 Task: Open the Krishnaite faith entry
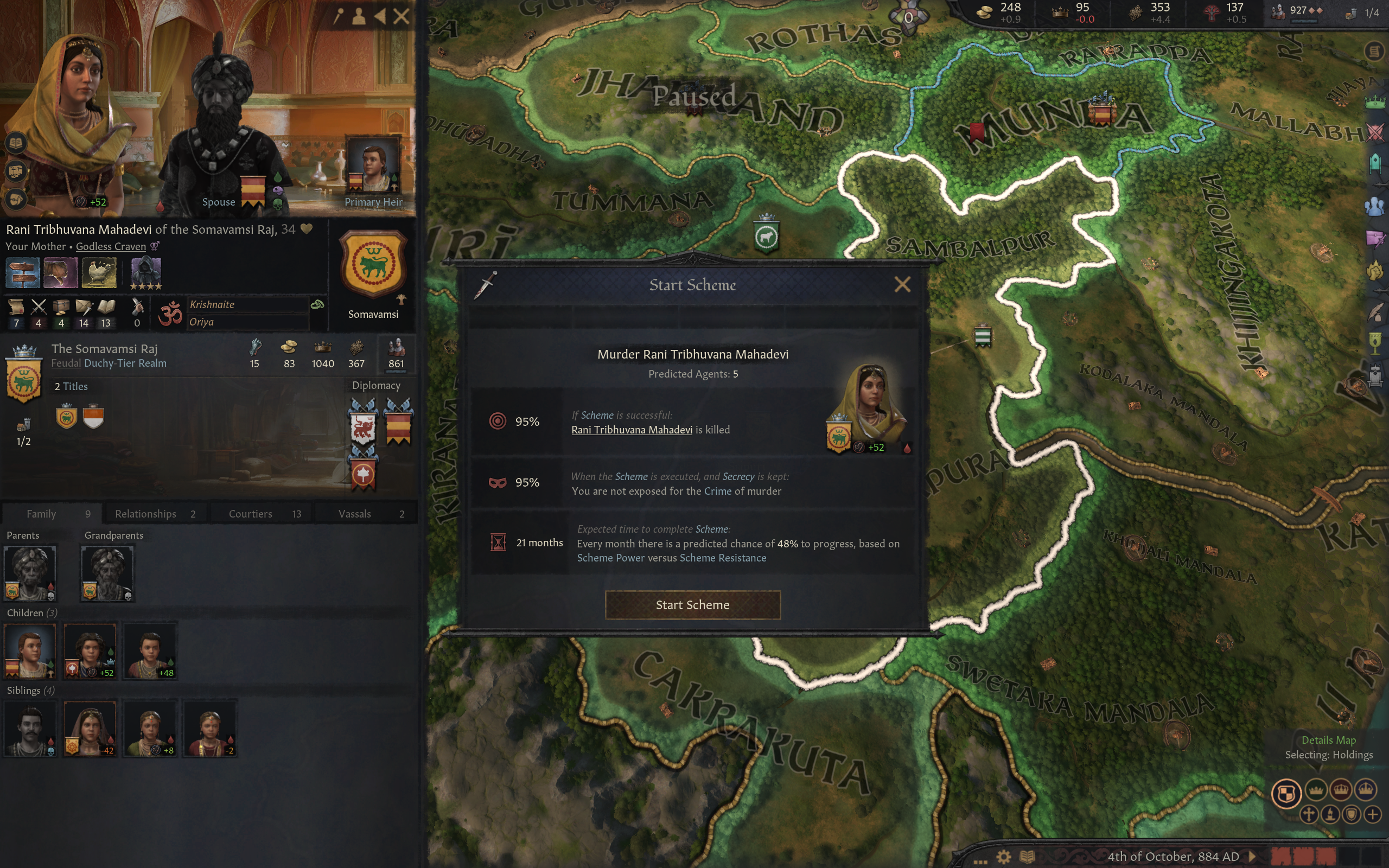tap(212, 305)
